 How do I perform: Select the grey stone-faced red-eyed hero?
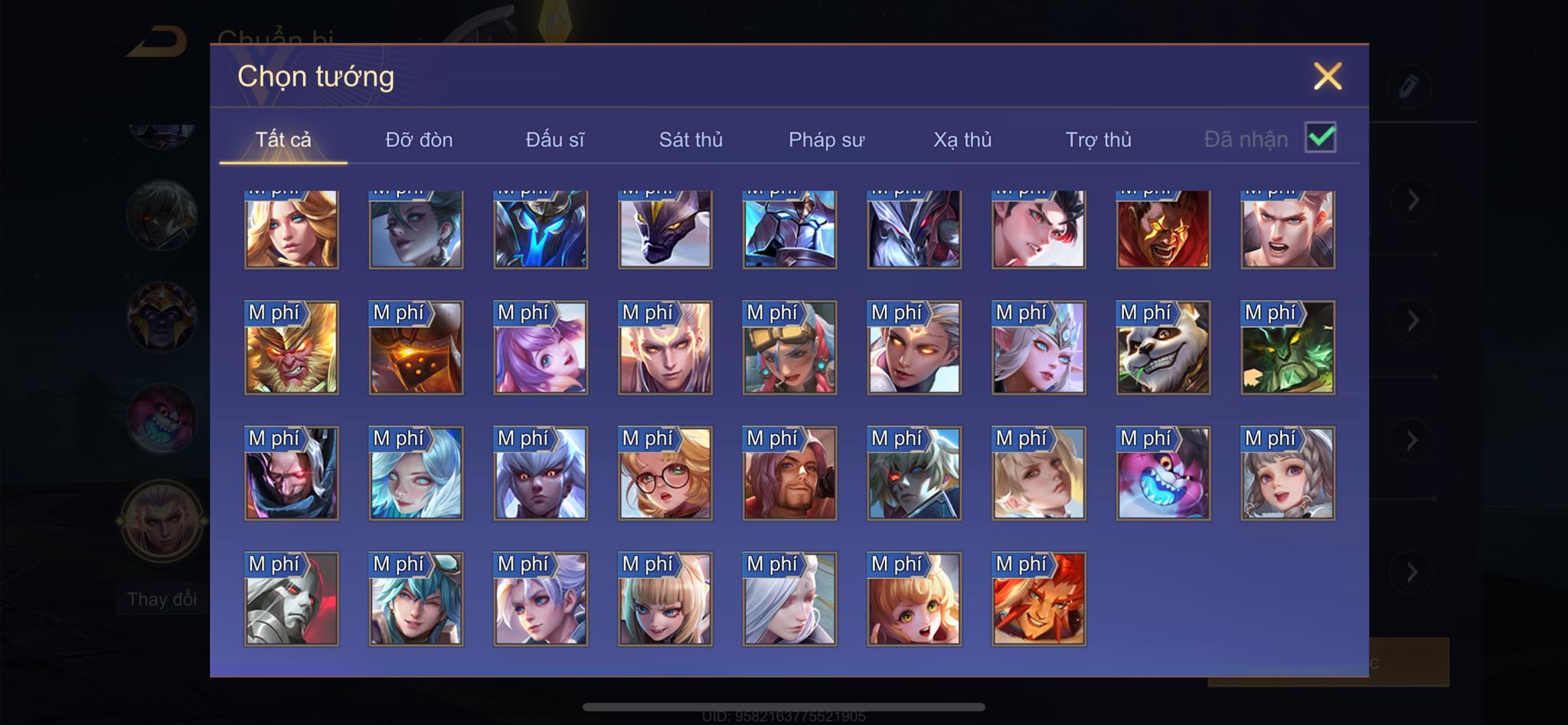(292, 599)
